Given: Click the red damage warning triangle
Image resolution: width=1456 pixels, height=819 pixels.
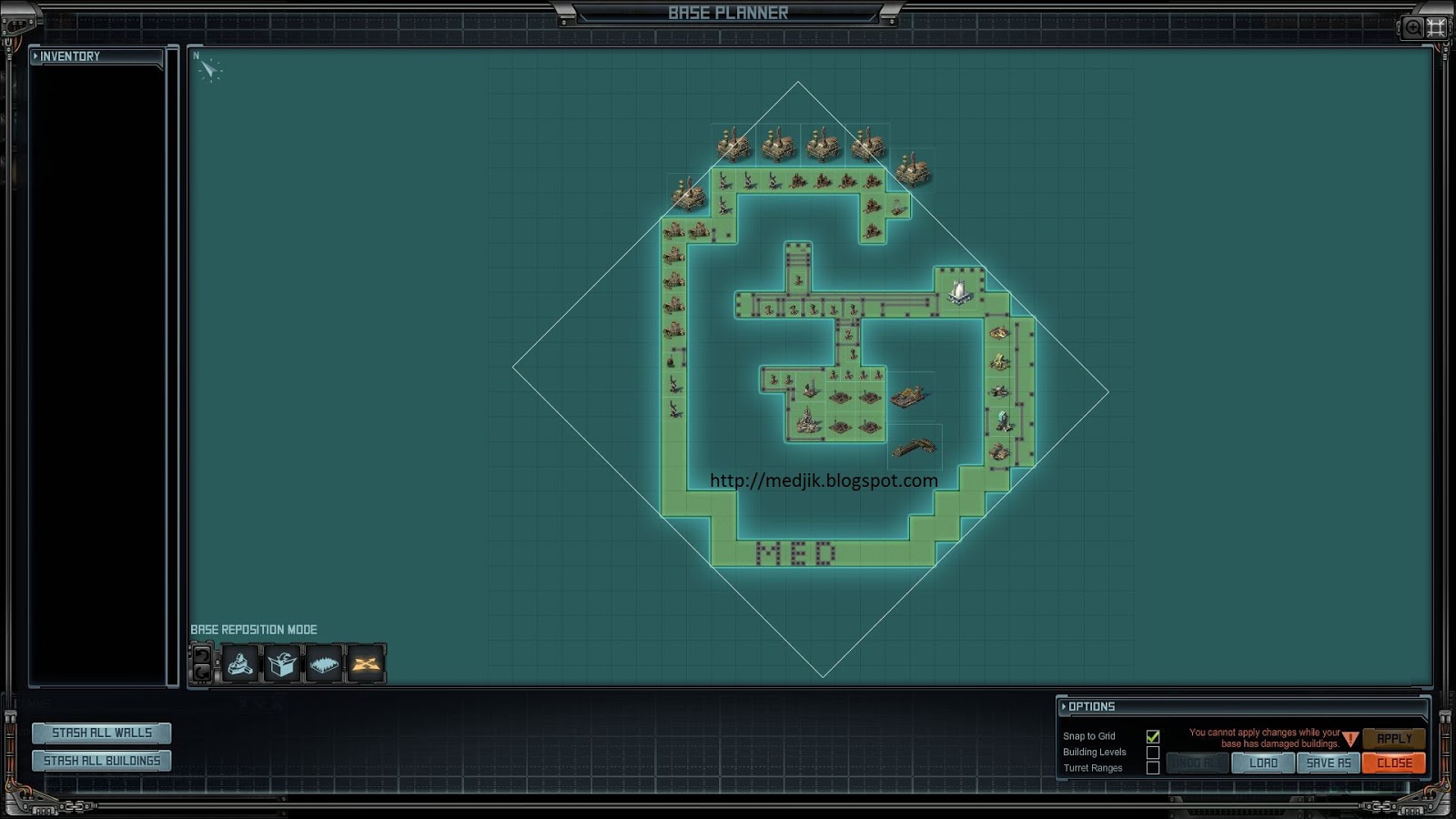Looking at the screenshot, I should coord(1350,739).
